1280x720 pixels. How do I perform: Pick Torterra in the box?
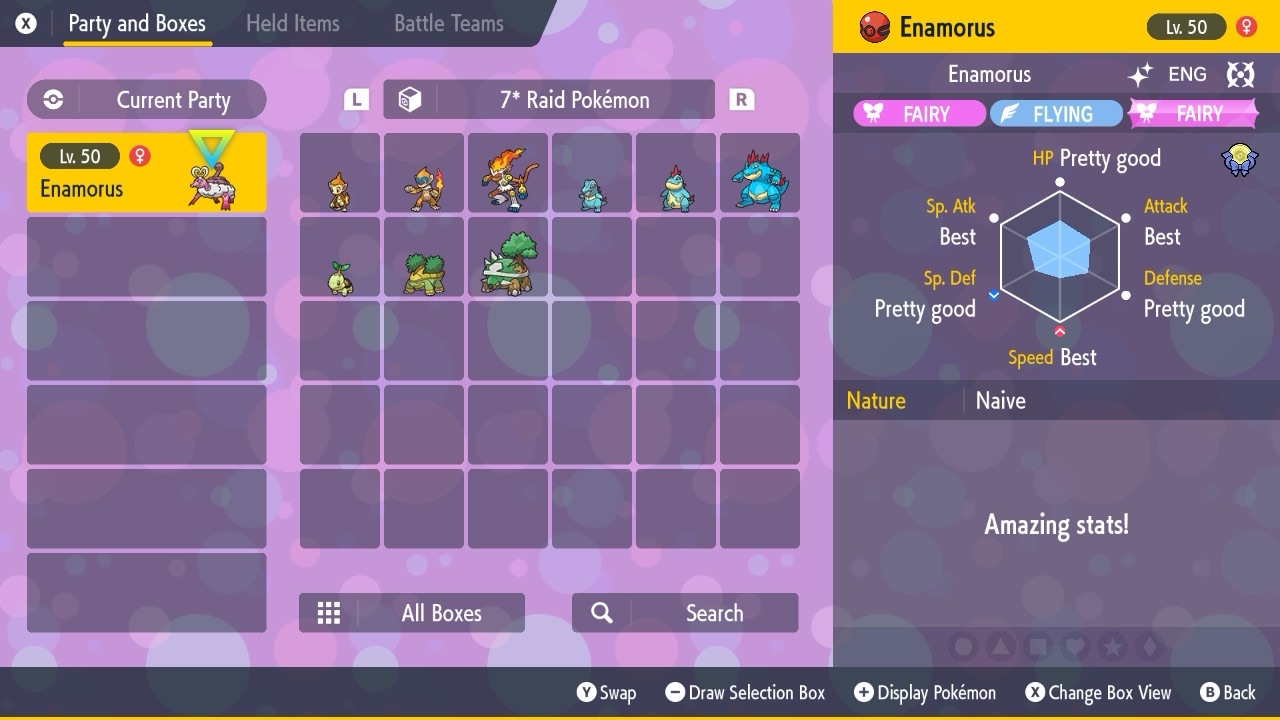pos(508,258)
